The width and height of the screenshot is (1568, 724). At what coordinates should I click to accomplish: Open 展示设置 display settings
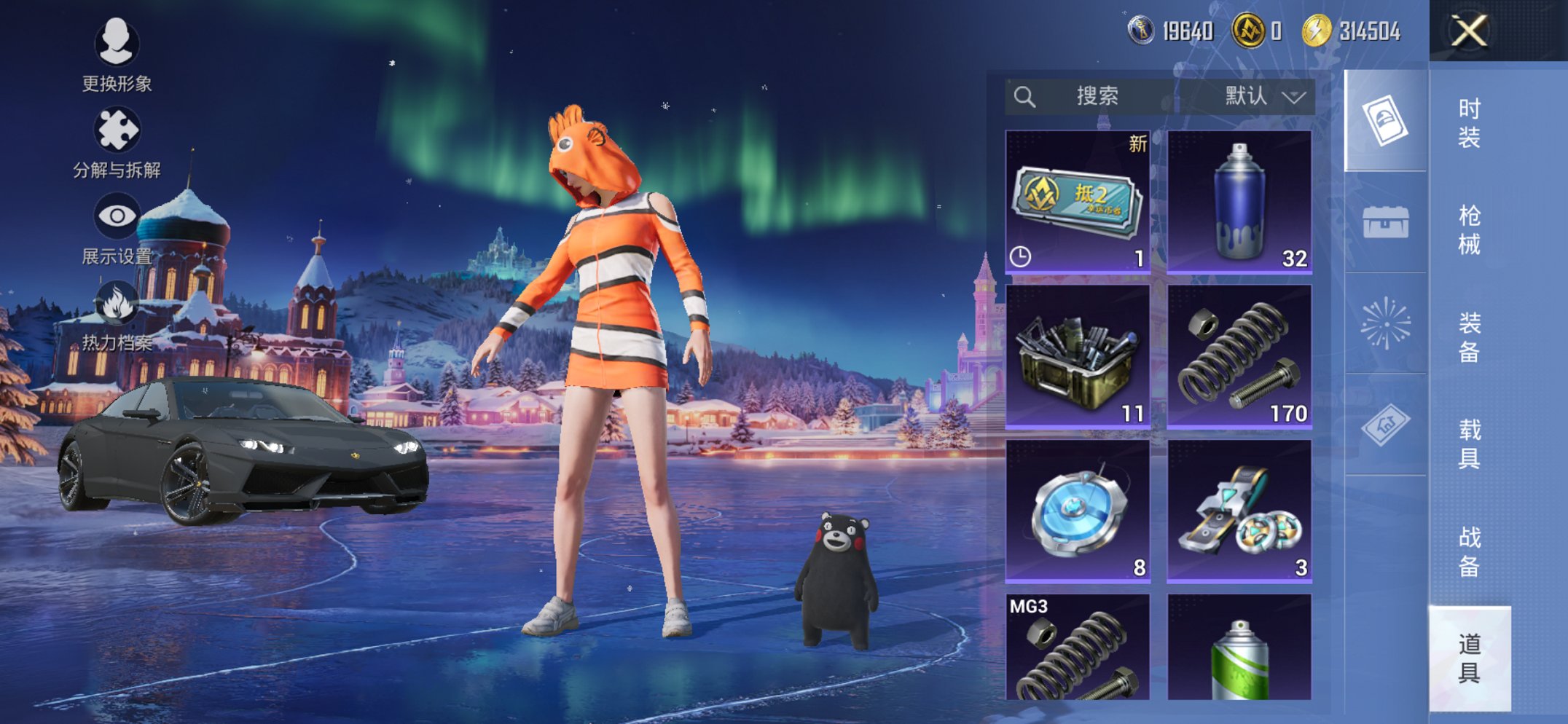click(117, 228)
